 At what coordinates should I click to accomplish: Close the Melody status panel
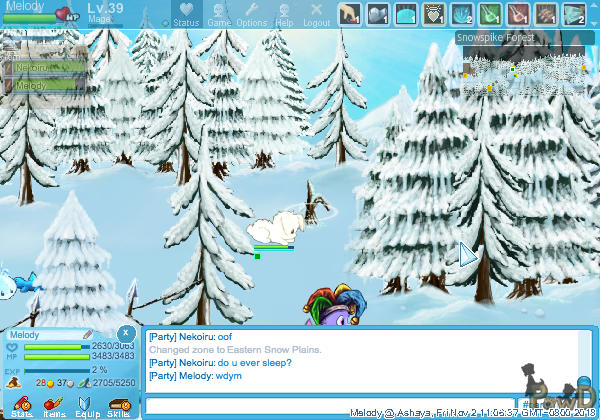tap(125, 333)
